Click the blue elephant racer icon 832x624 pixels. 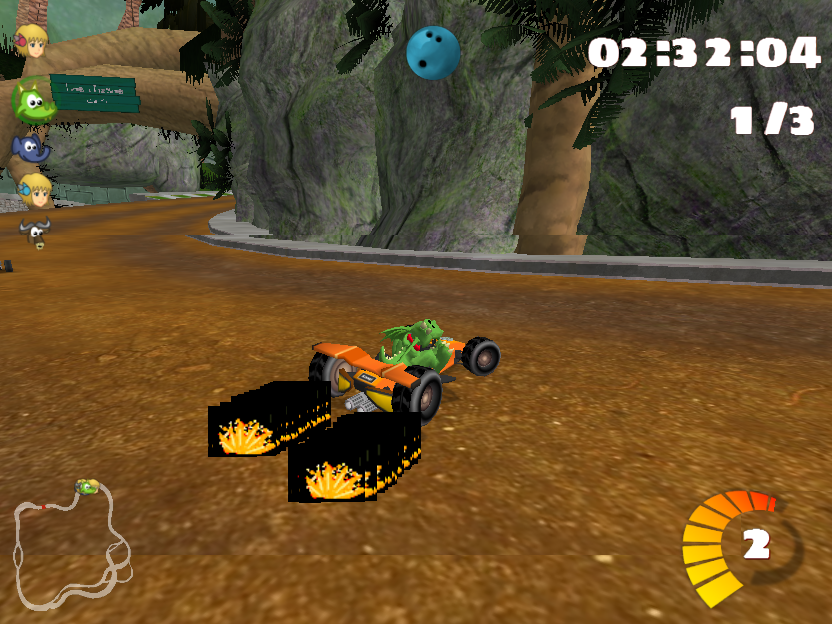click(31, 148)
